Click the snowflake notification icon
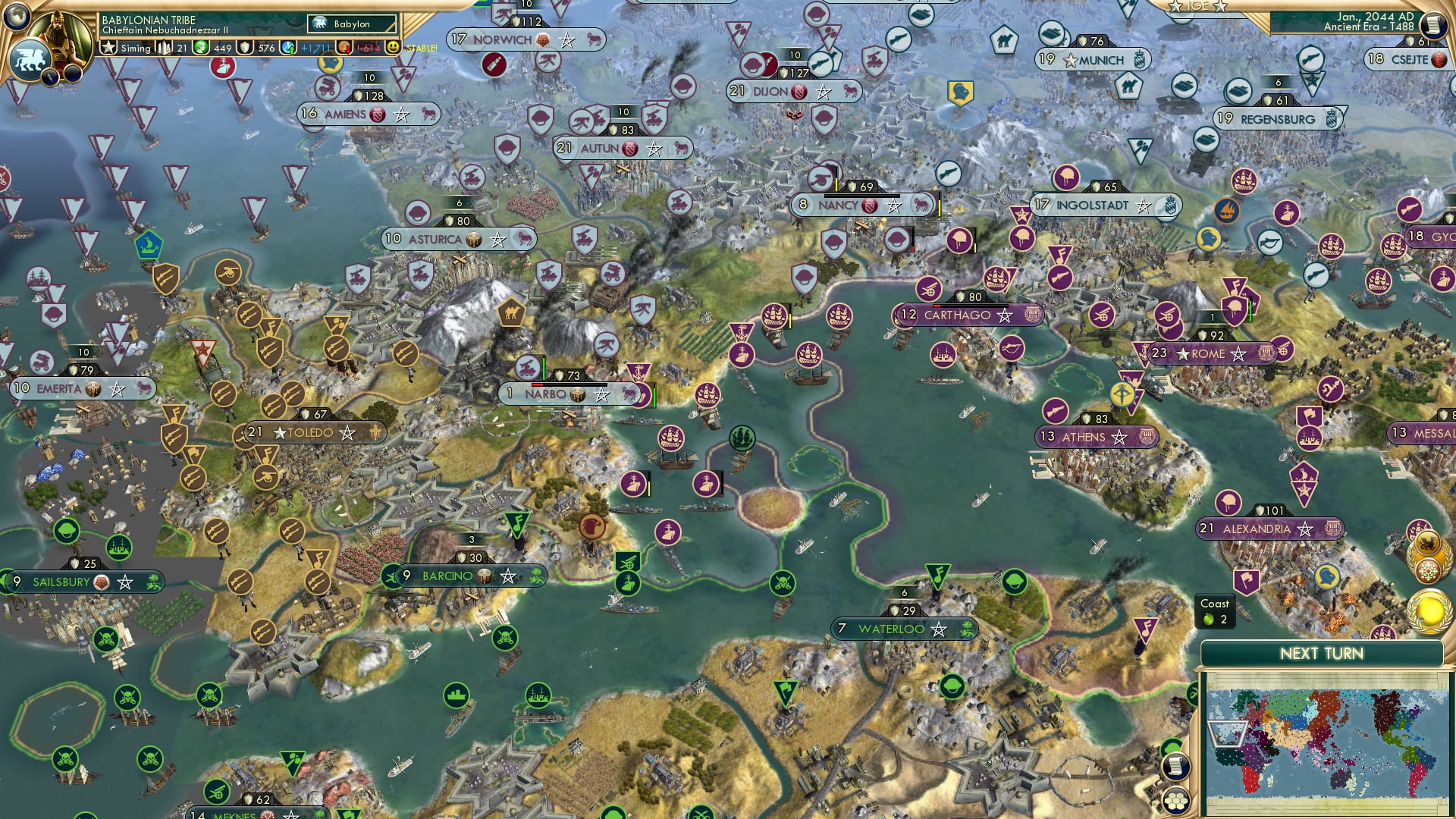Viewport: 1456px width, 819px height. click(1429, 573)
